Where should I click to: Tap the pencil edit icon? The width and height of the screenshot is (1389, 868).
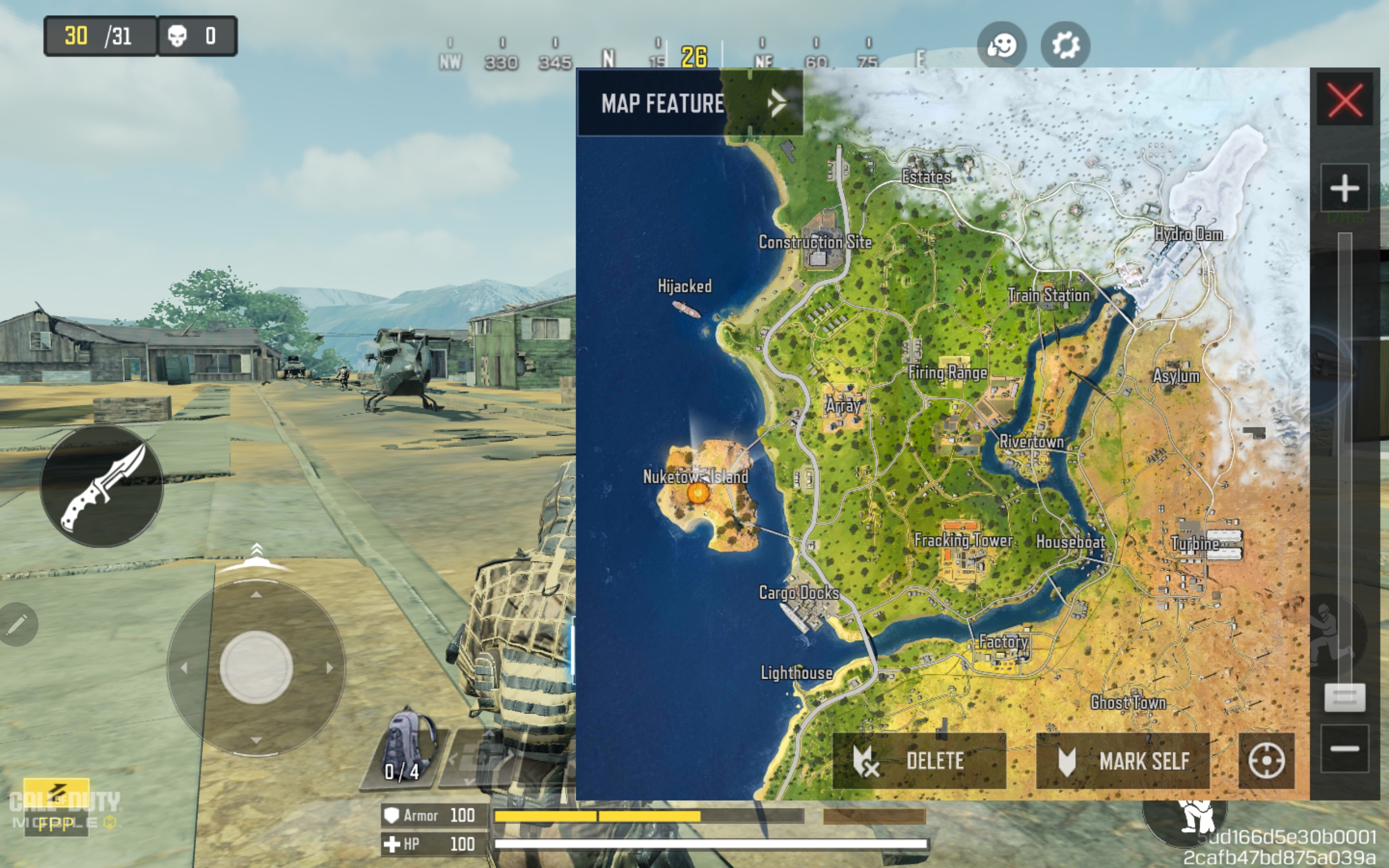pyautogui.click(x=17, y=624)
